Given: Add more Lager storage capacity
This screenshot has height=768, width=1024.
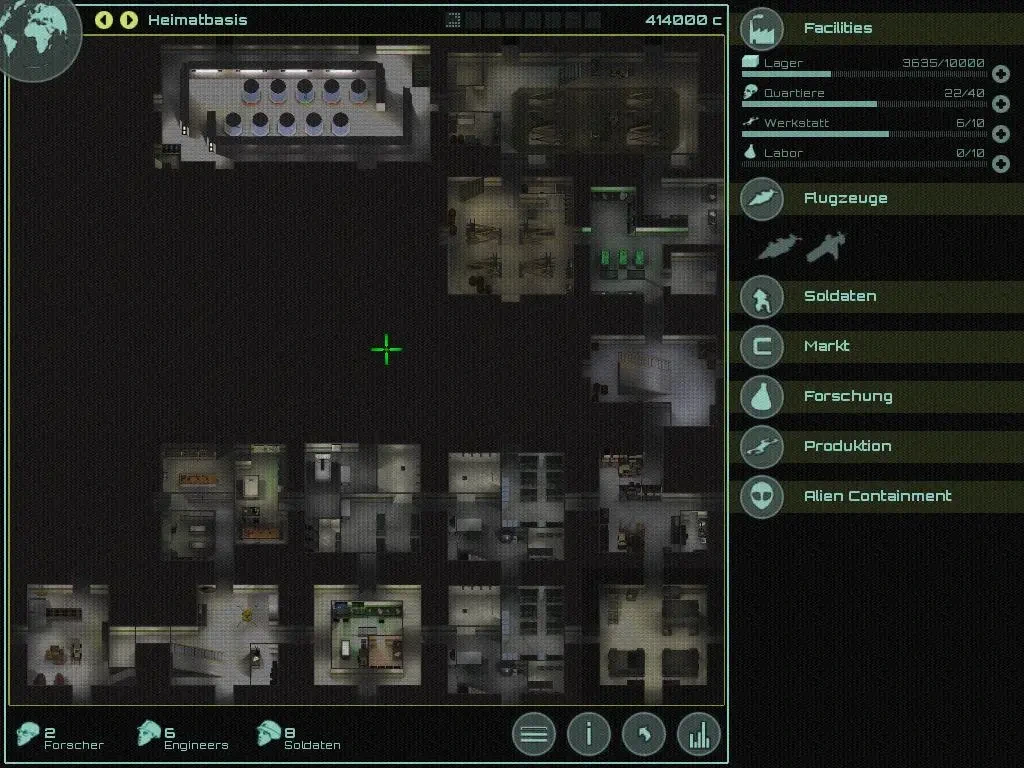Looking at the screenshot, I should 1000,74.
